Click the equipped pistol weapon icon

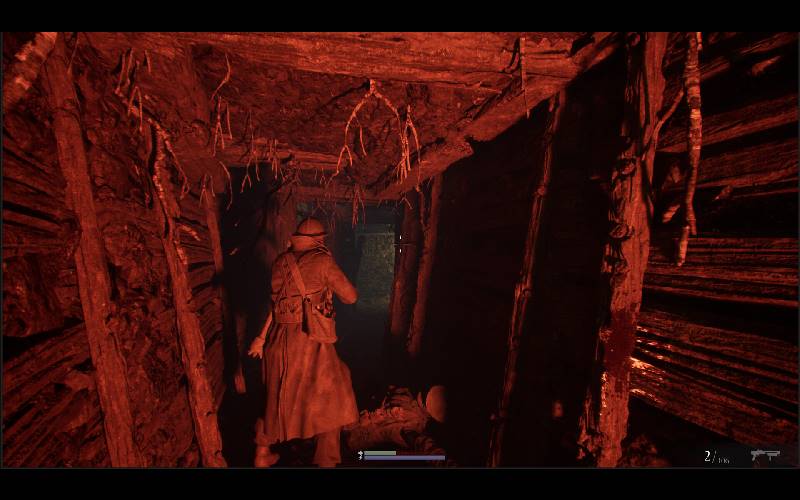[x=765, y=455]
